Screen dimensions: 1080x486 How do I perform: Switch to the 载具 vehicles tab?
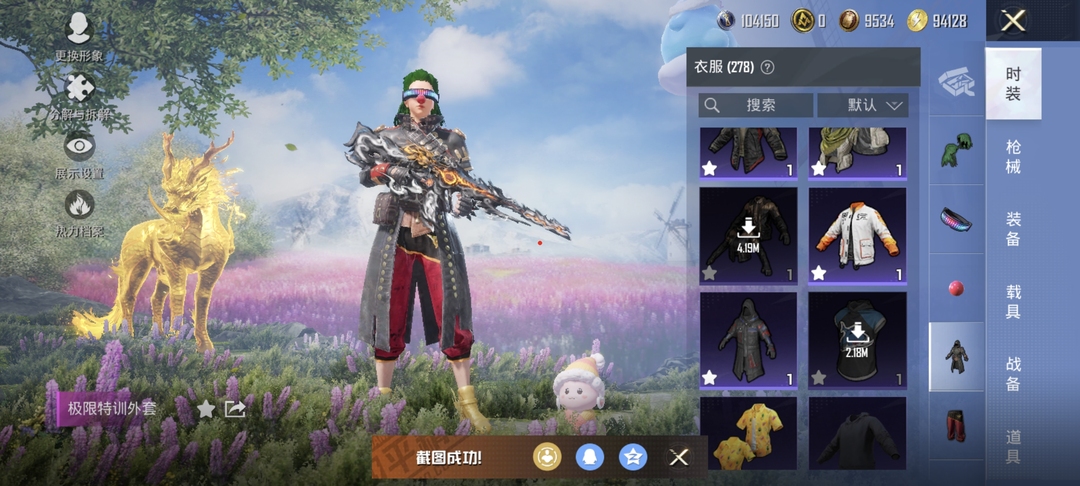(x=1013, y=301)
